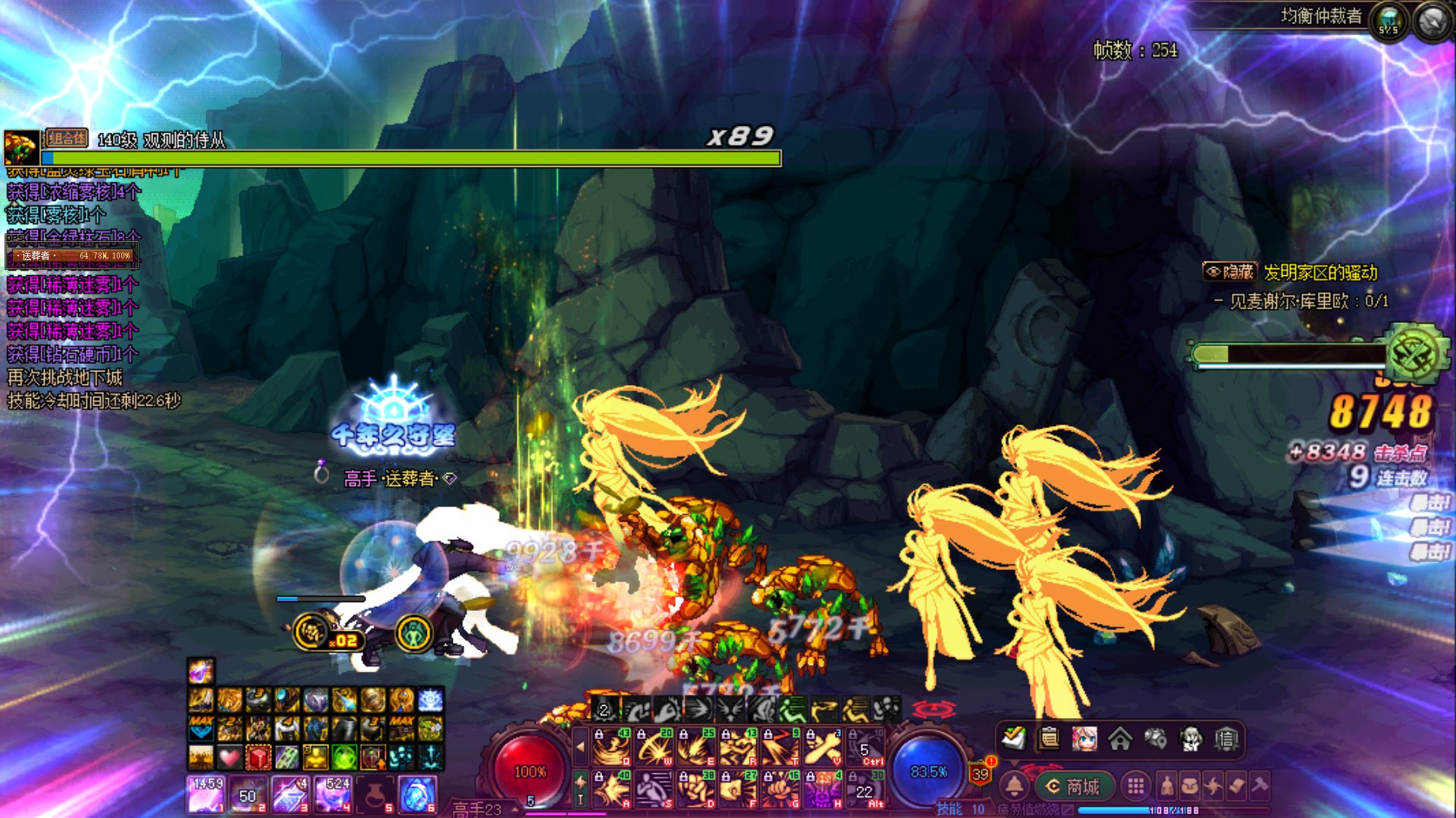Open the clipboard notes icon

(x=1049, y=738)
